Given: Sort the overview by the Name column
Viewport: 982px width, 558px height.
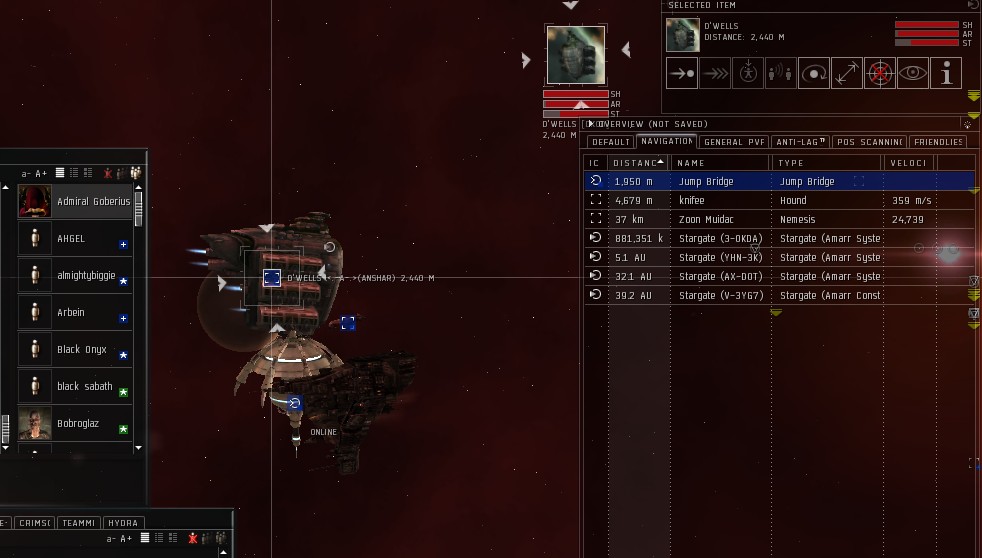Looking at the screenshot, I should 718,162.
